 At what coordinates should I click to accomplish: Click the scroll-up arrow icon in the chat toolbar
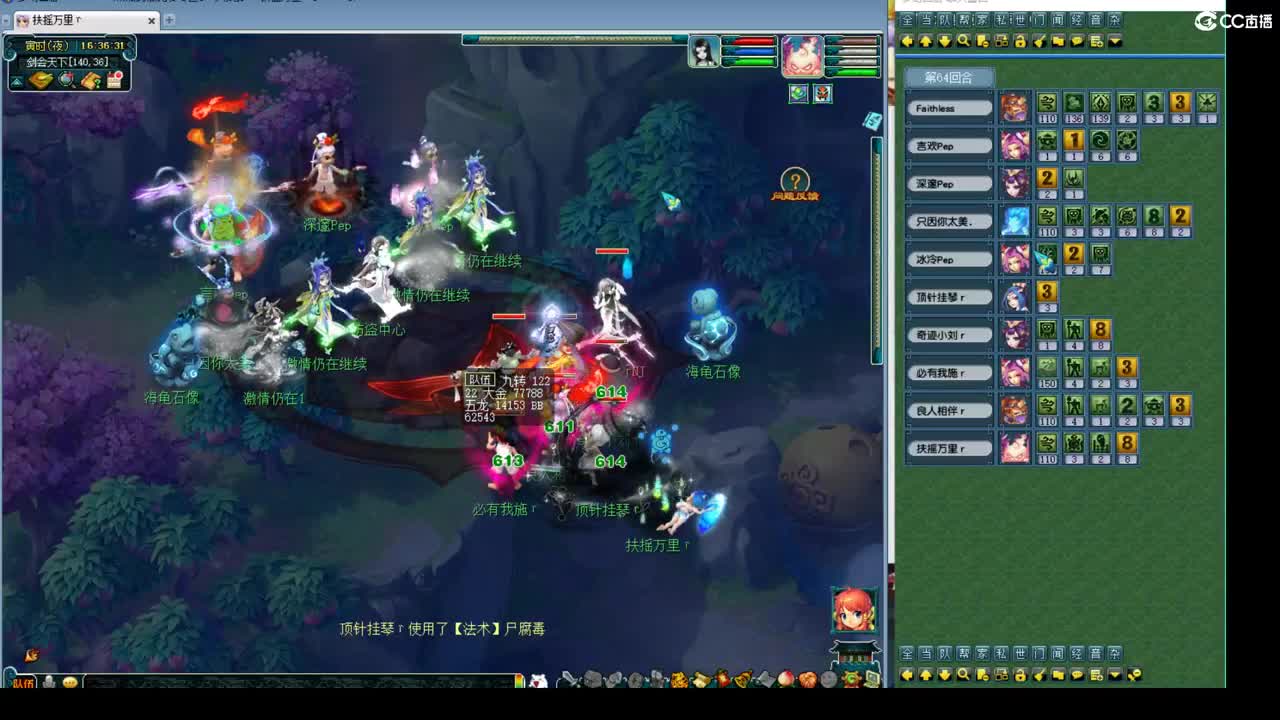[x=926, y=42]
